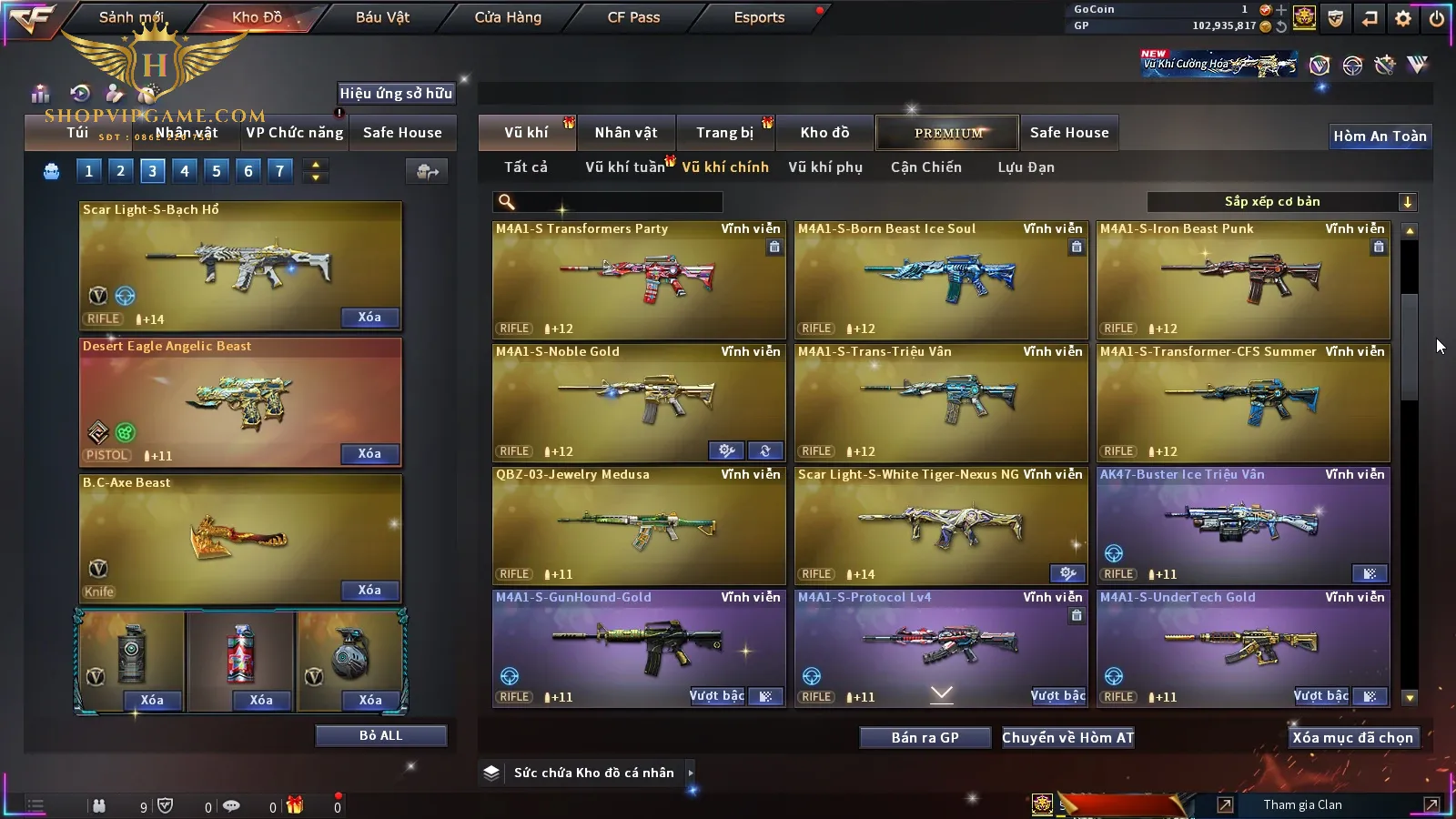
Task: Move items with Chuyển về Hòm AT
Action: tap(1067, 738)
